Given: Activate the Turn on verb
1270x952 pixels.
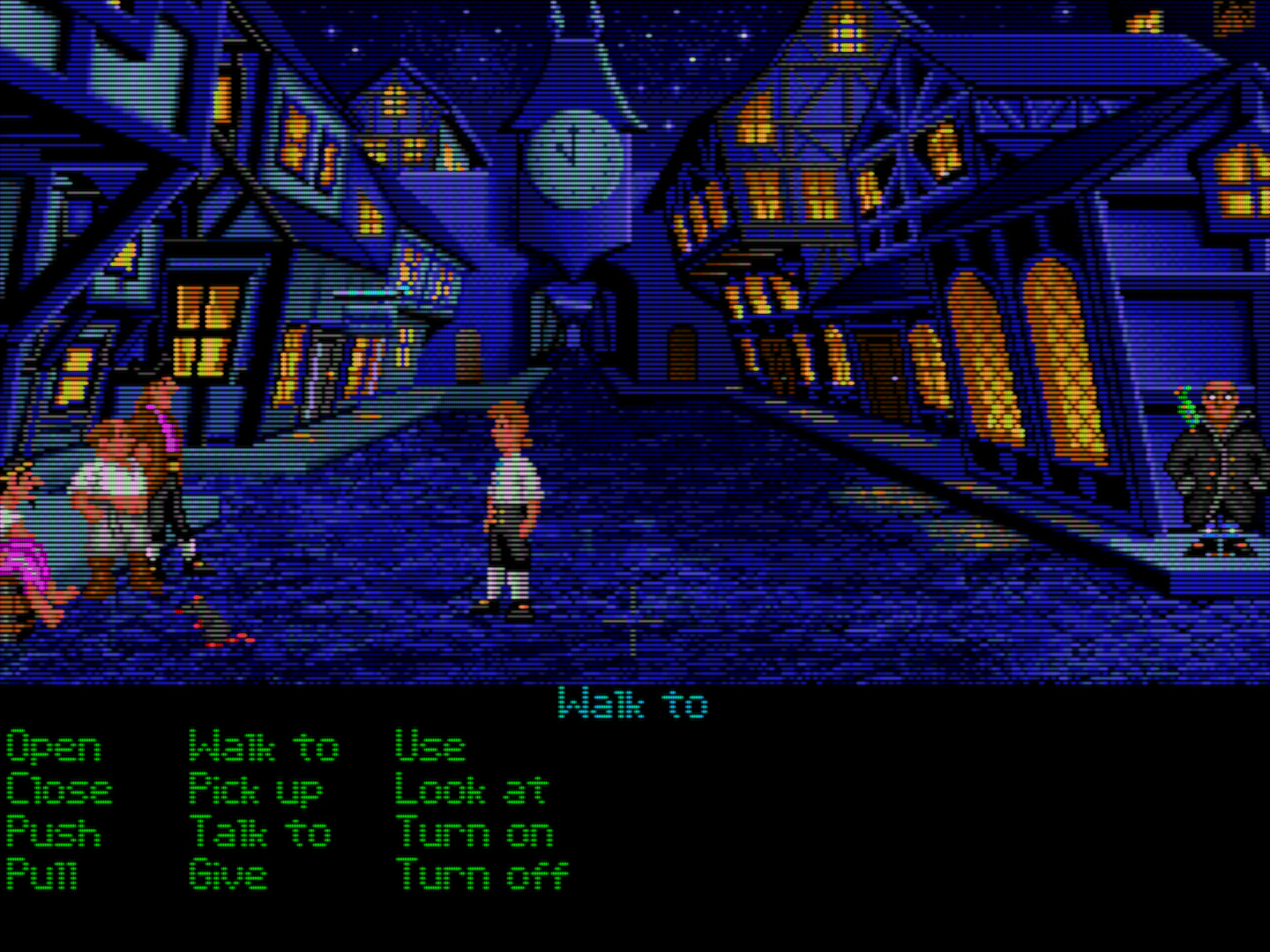Looking at the screenshot, I should [474, 832].
